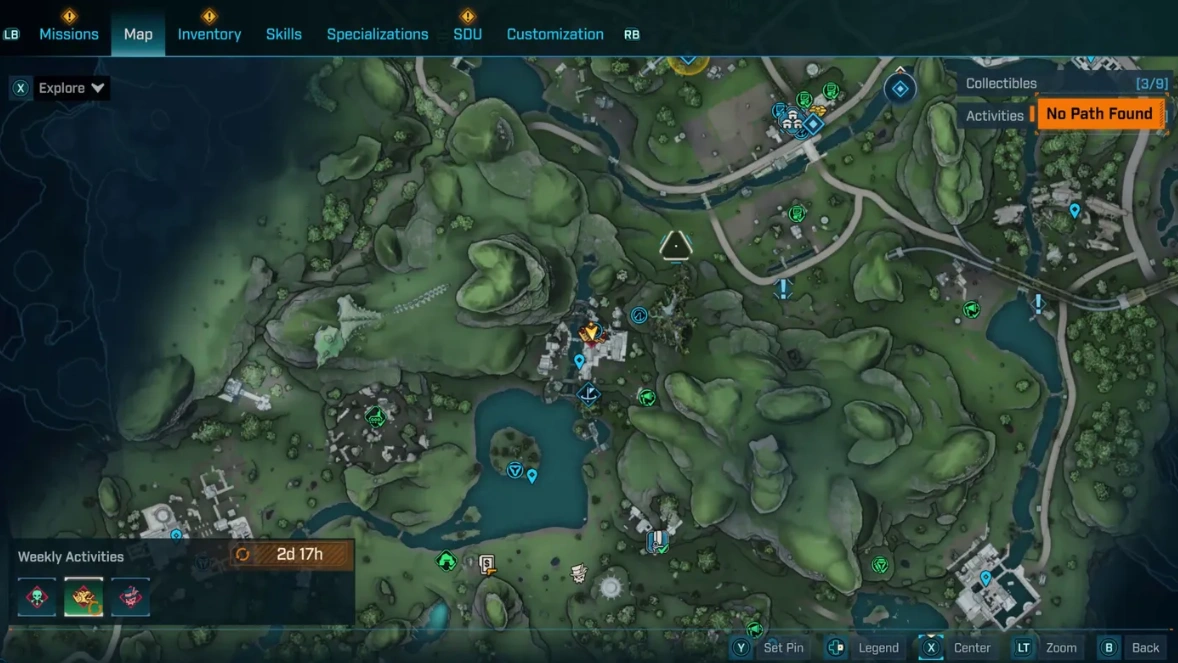1178x663 pixels.
Task: Switch to the Customization tab
Action: coord(555,34)
